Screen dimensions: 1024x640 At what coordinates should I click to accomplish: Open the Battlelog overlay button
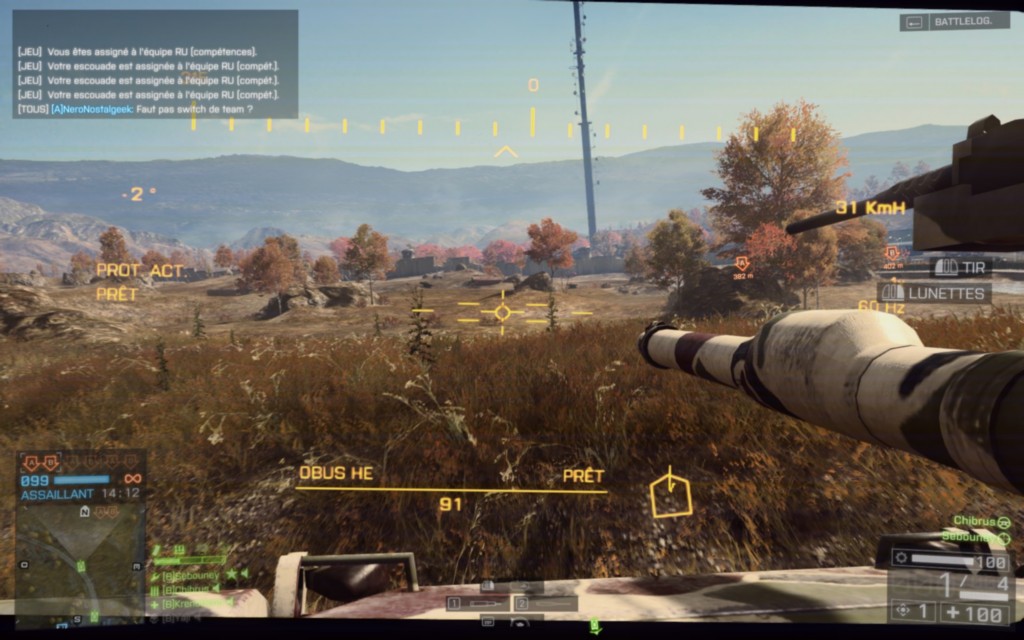[x=954, y=21]
